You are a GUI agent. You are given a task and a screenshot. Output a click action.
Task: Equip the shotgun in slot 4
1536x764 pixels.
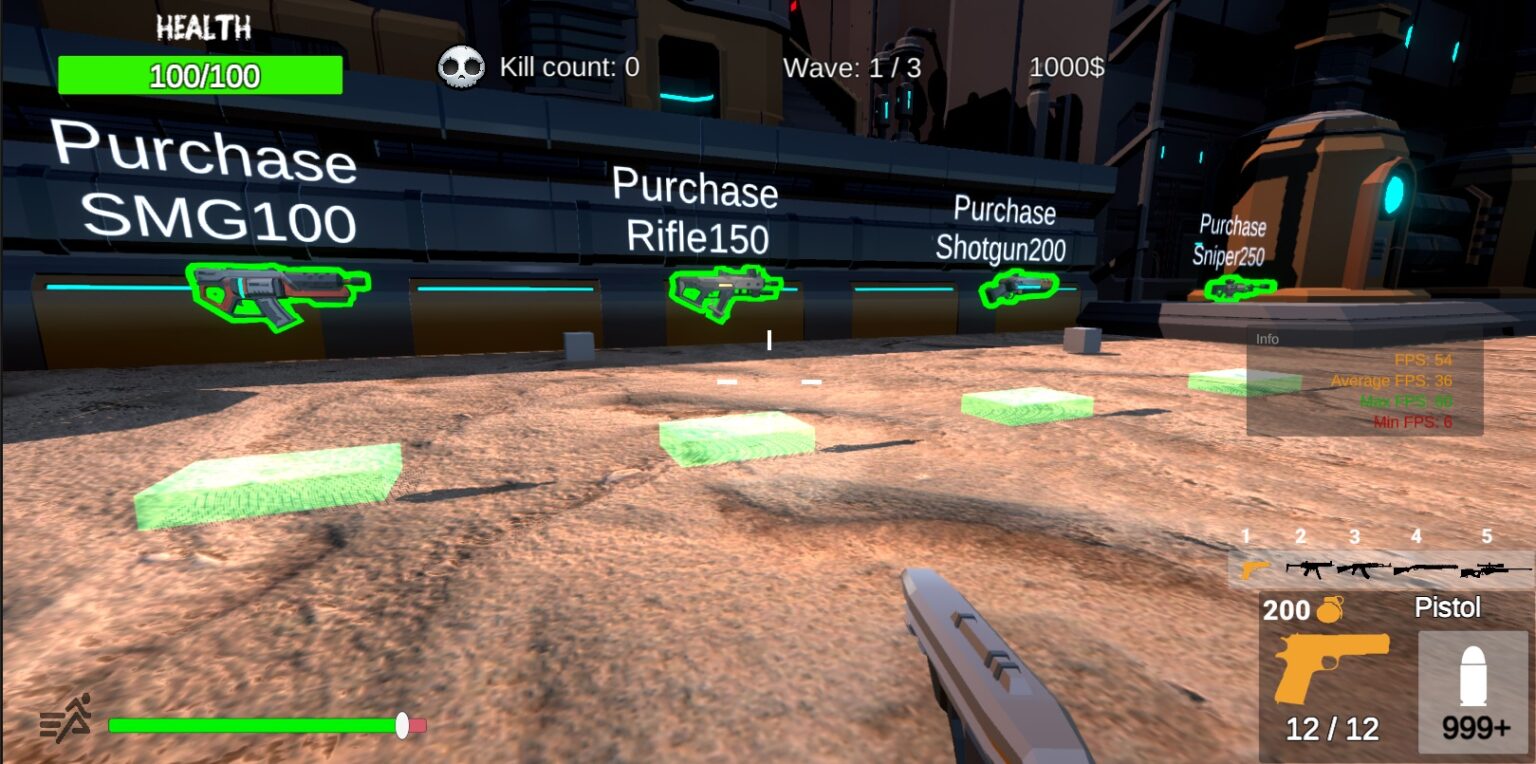click(1424, 569)
